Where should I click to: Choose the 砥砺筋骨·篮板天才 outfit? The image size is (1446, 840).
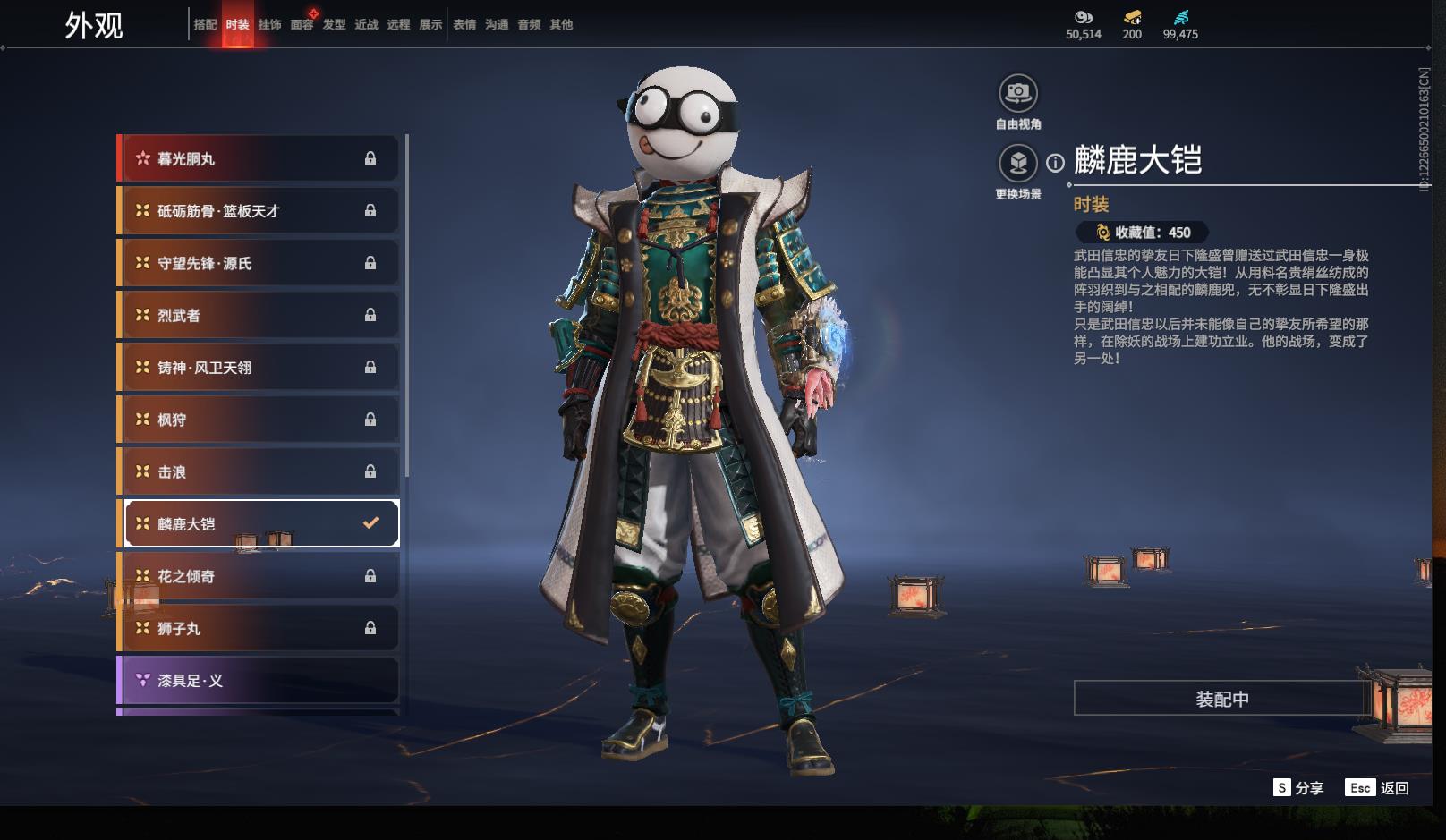(x=259, y=211)
